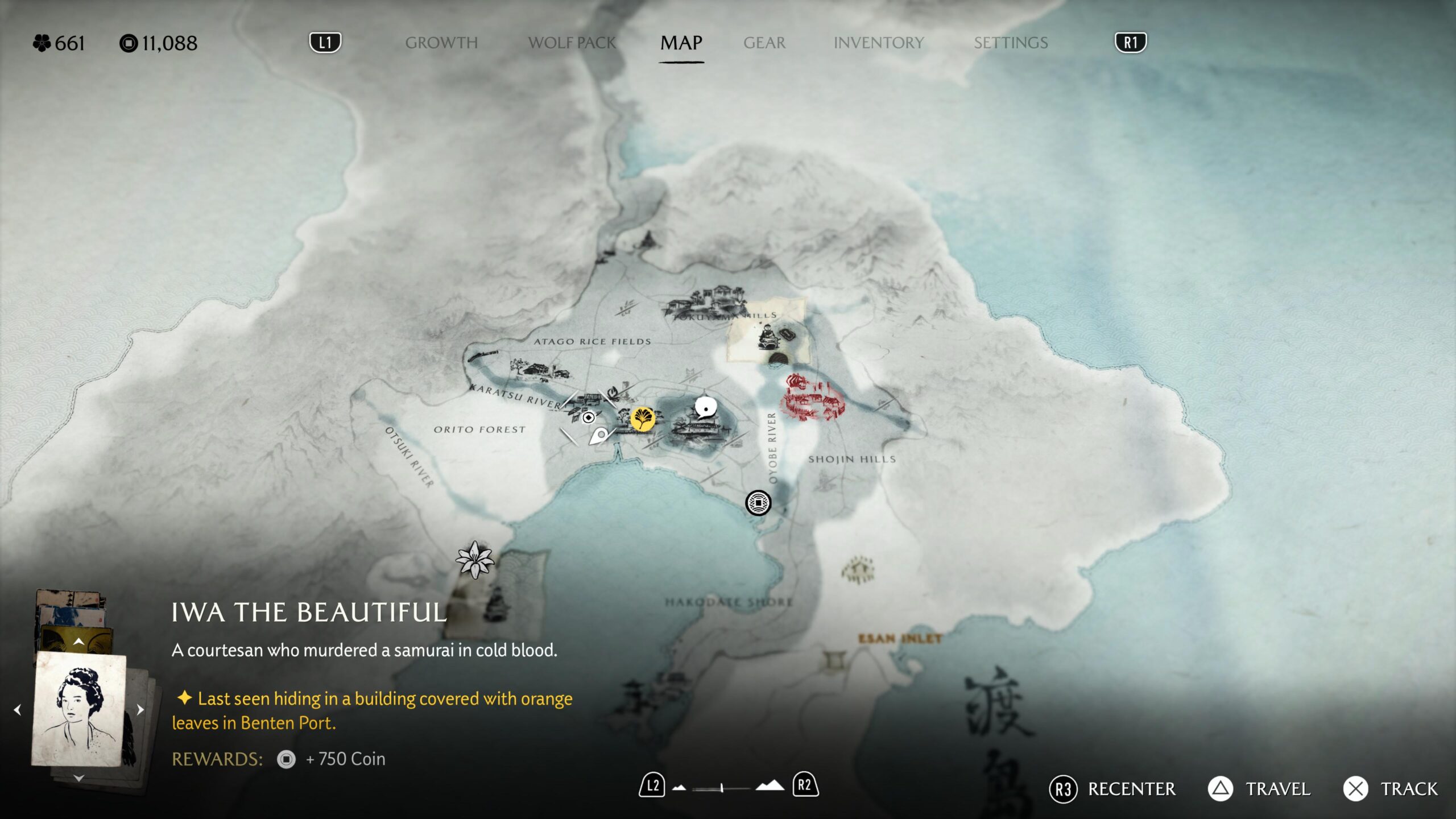Open the Wolf Pack tab
Viewport: 1456px width, 819px height.
coord(572,43)
